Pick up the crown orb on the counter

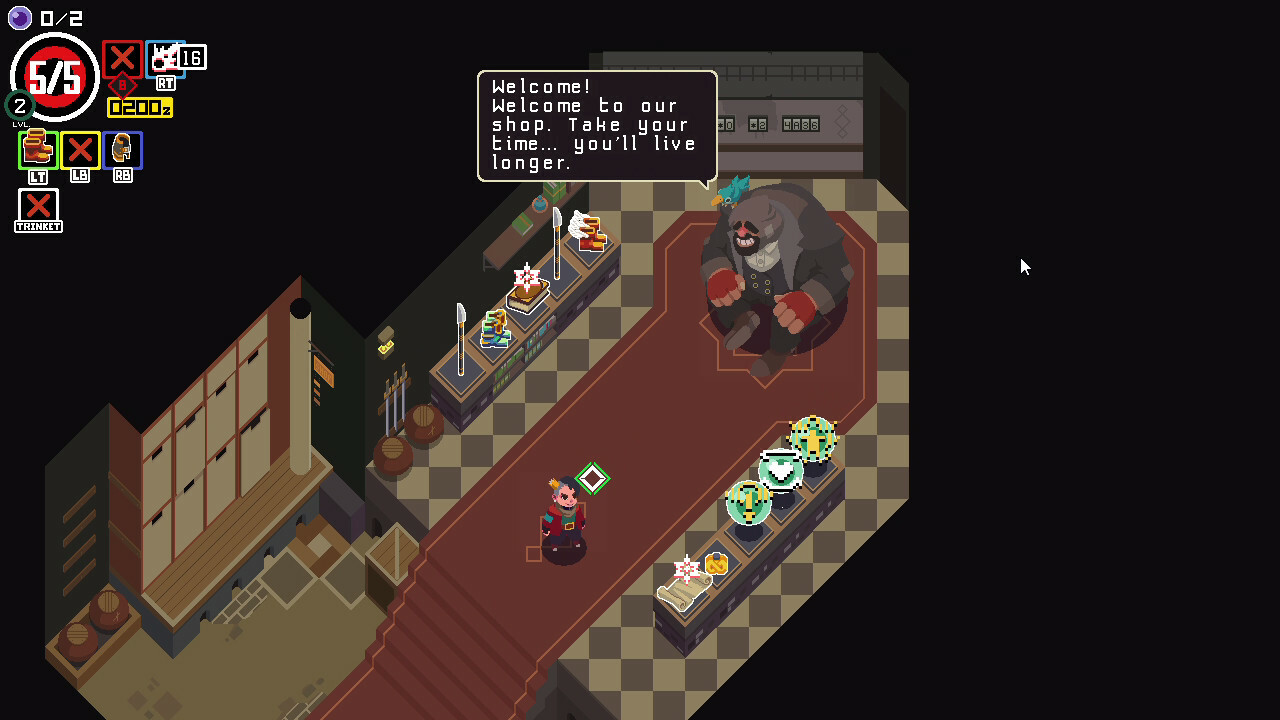[x=813, y=440]
